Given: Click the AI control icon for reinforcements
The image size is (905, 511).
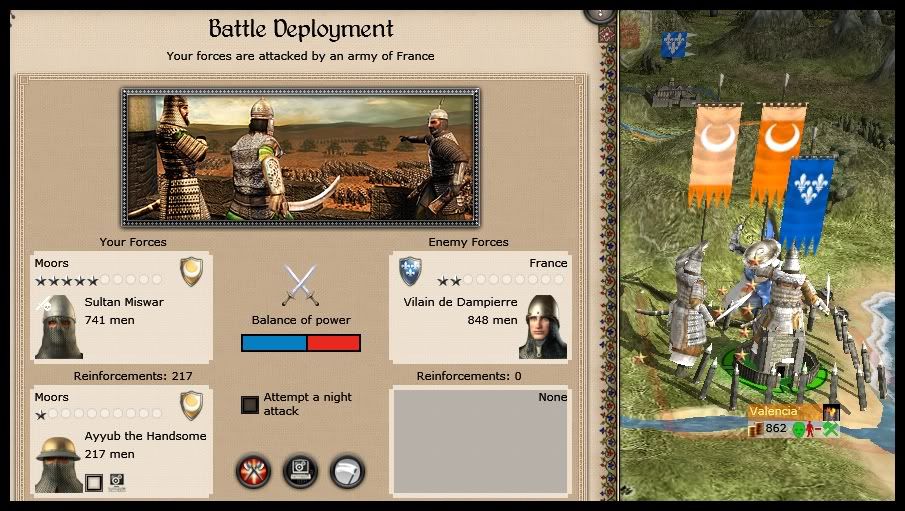Looking at the screenshot, I should [117, 482].
